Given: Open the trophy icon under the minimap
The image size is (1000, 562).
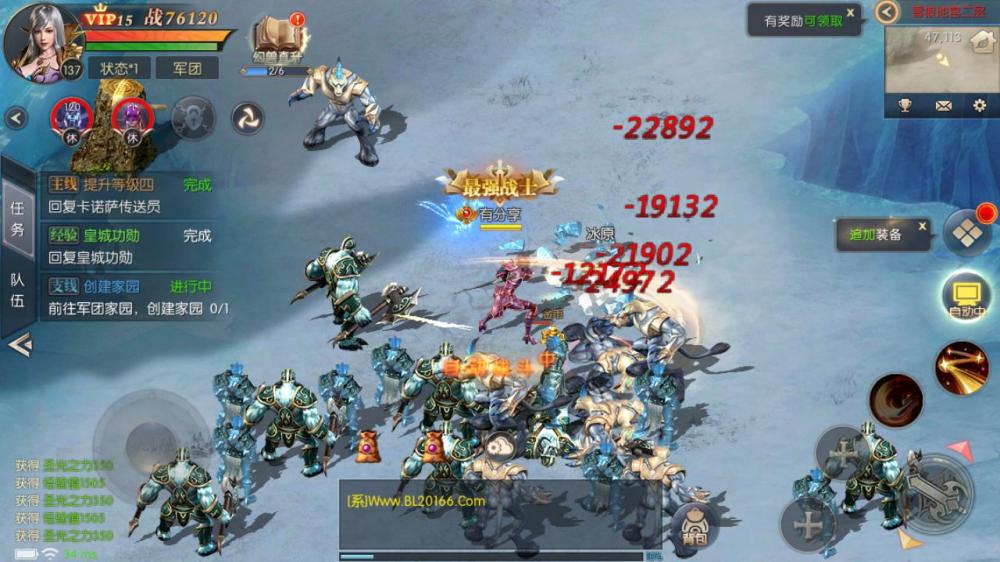Looking at the screenshot, I should point(905,105).
